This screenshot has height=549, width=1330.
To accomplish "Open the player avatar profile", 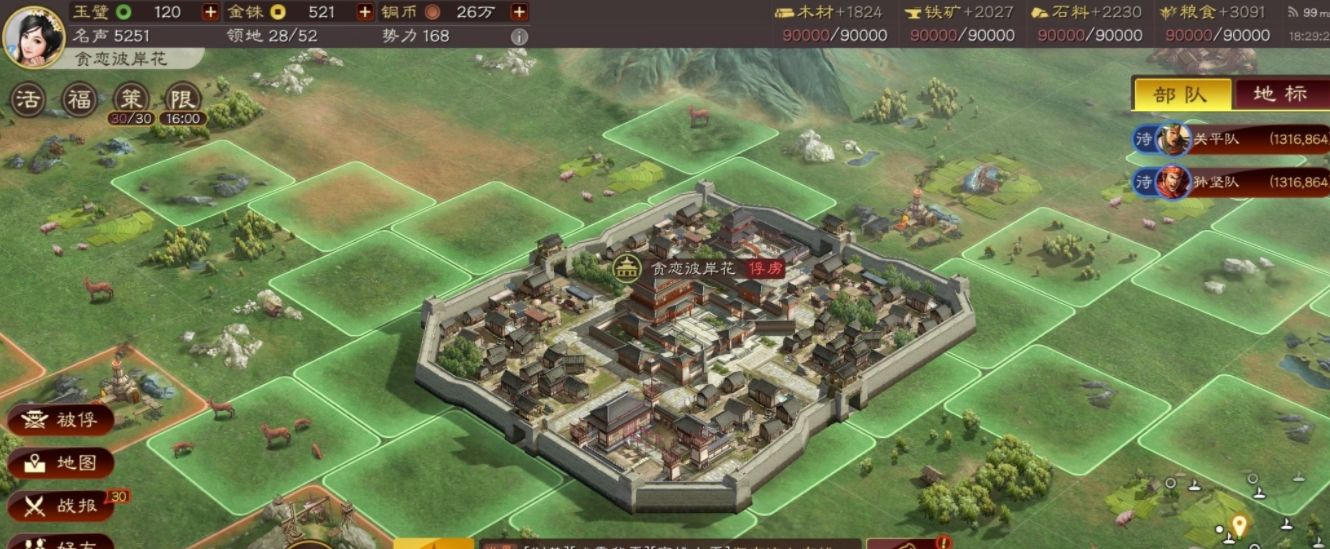I will point(35,34).
